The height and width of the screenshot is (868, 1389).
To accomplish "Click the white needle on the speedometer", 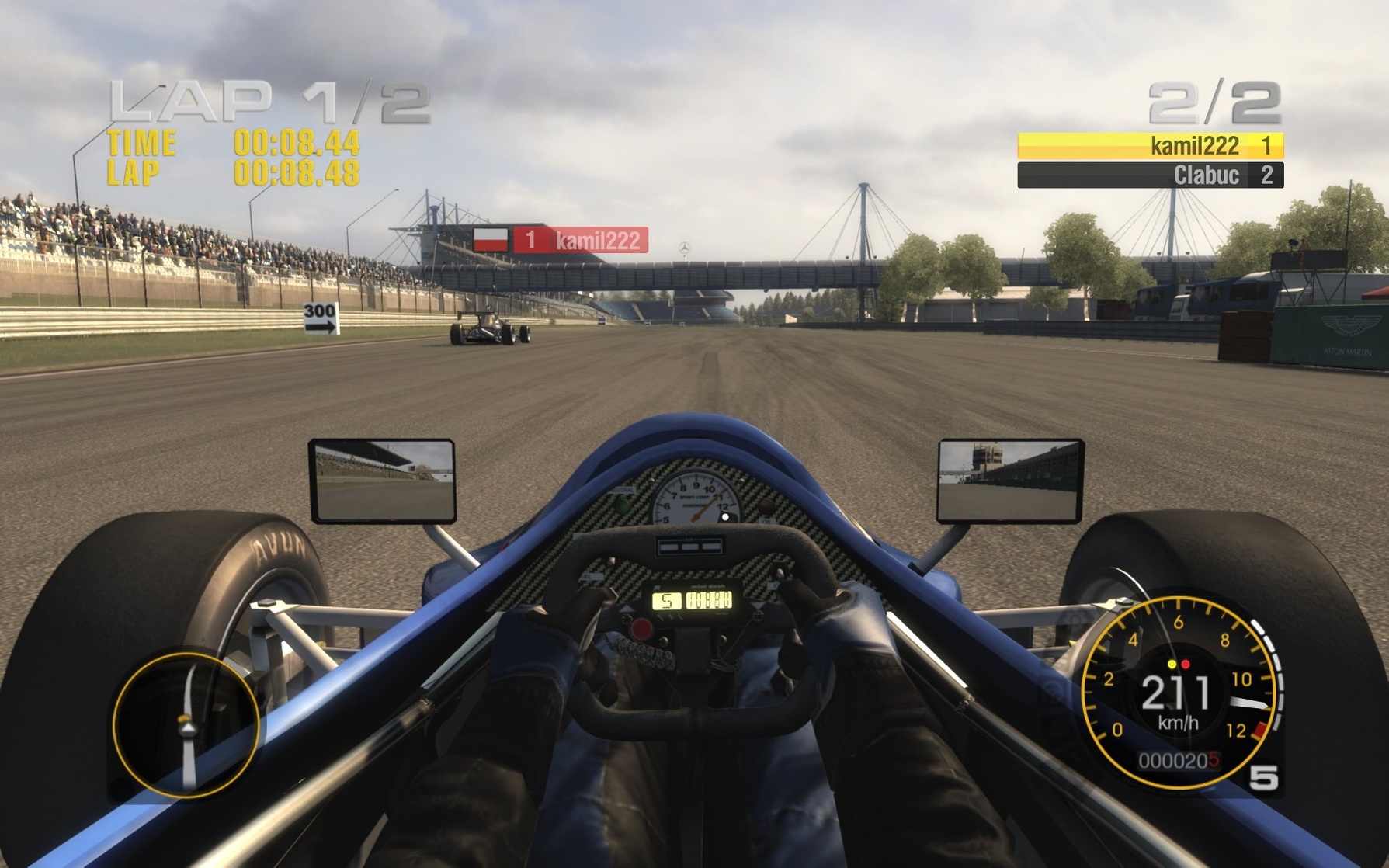I will pos(1247,703).
